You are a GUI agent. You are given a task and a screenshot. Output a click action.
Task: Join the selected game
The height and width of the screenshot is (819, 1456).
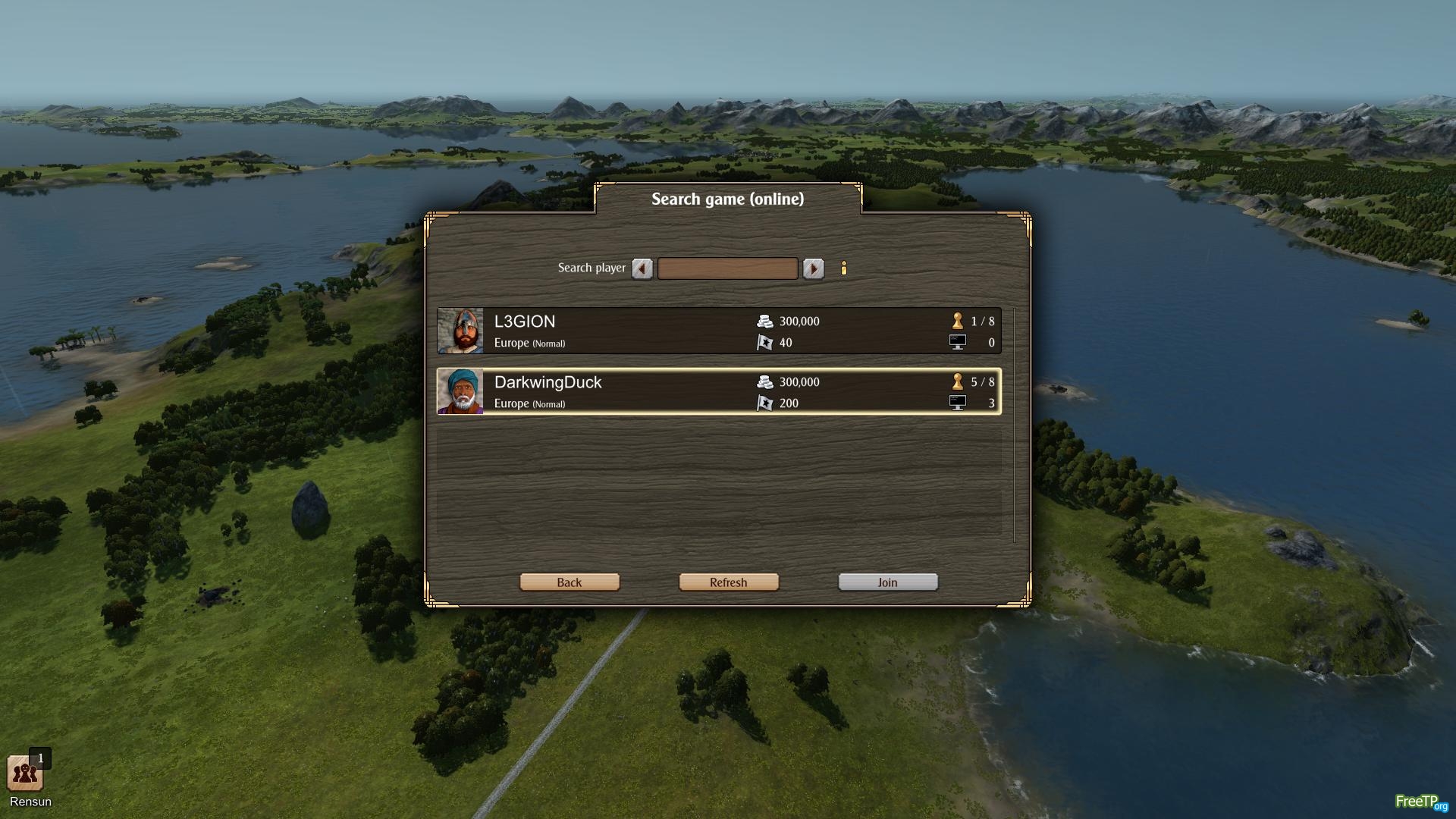[x=888, y=582]
